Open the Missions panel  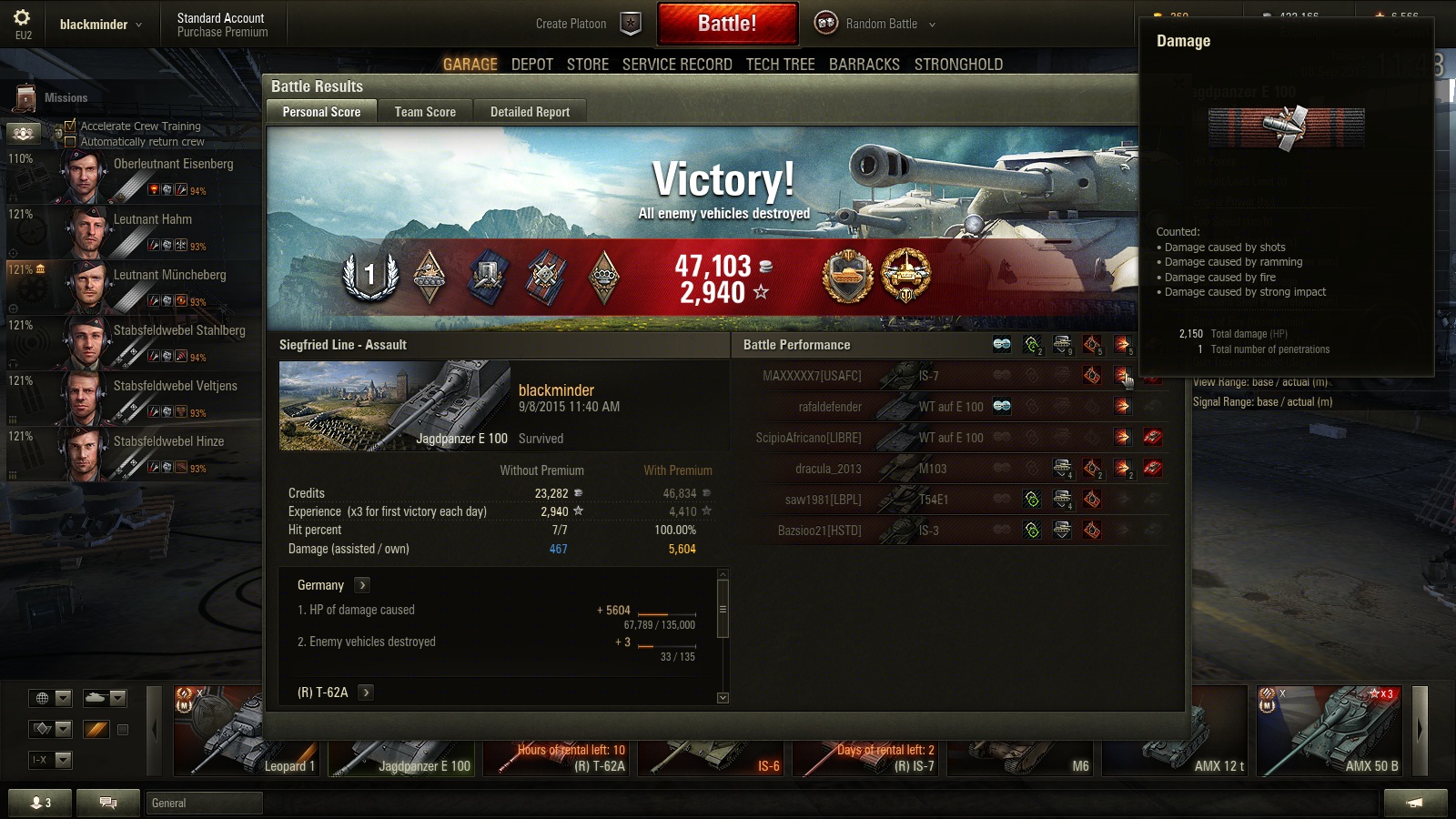[x=53, y=97]
